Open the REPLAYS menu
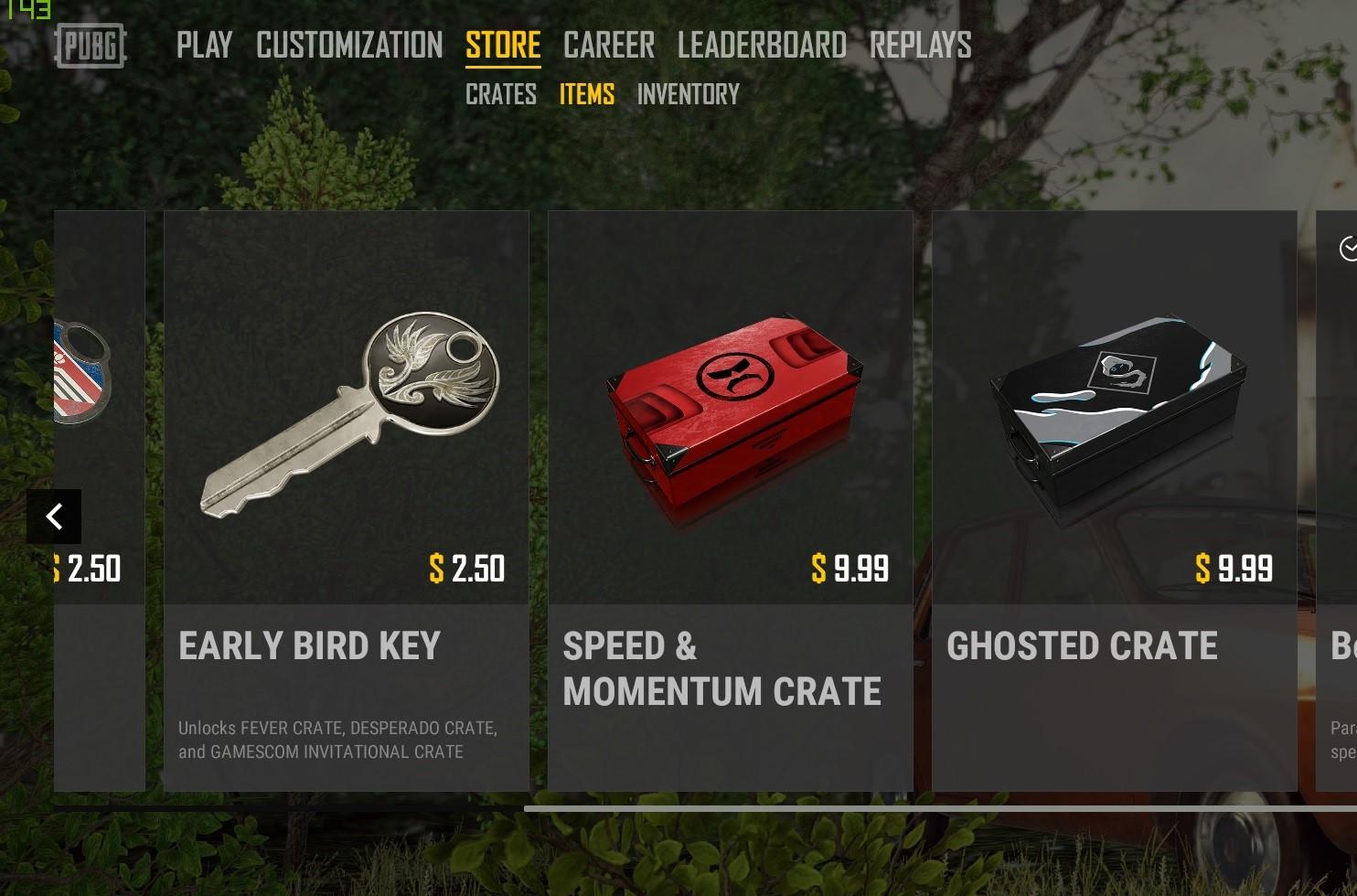This screenshot has width=1357, height=896. [920, 45]
